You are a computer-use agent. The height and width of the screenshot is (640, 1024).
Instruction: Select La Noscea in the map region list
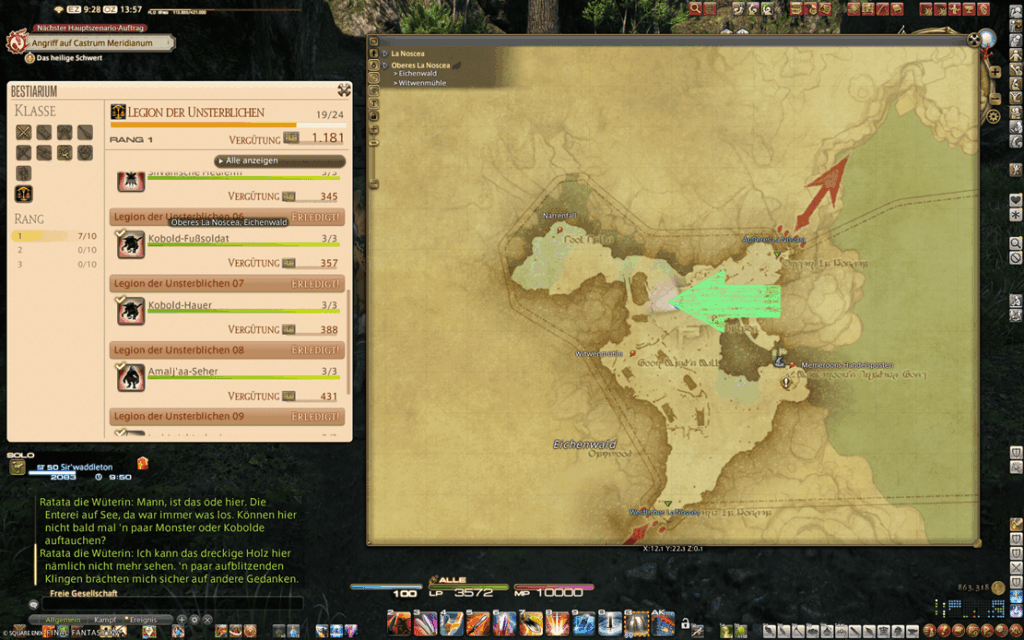[407, 53]
